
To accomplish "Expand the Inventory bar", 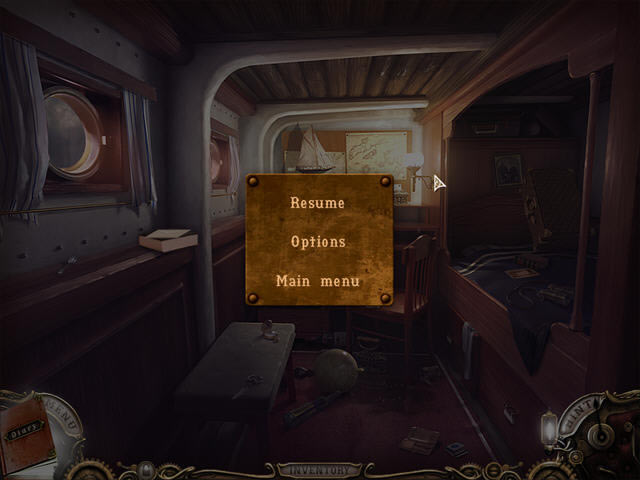I will click(x=318, y=469).
